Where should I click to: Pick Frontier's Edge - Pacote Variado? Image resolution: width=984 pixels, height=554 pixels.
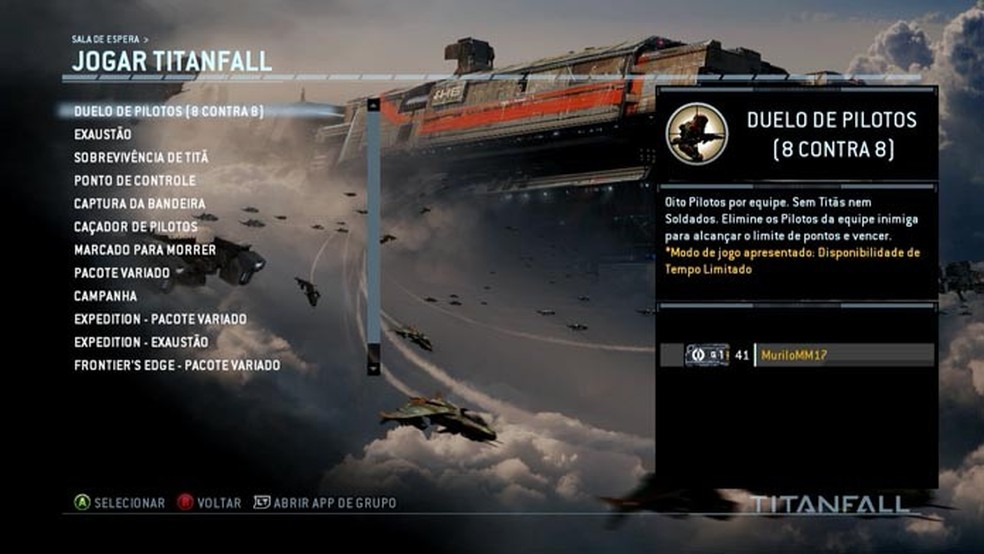pos(176,365)
